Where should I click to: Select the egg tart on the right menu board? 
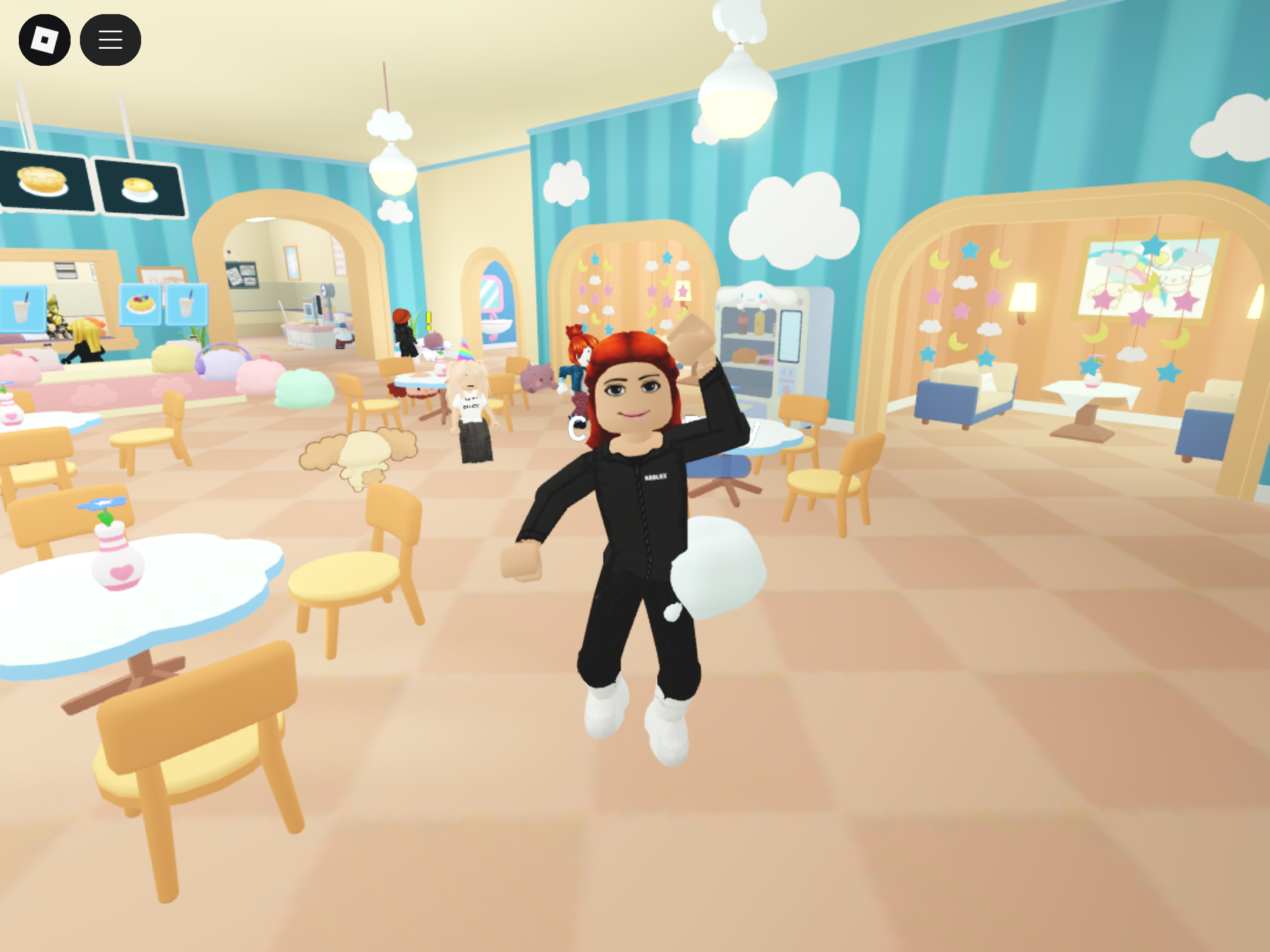tap(139, 188)
